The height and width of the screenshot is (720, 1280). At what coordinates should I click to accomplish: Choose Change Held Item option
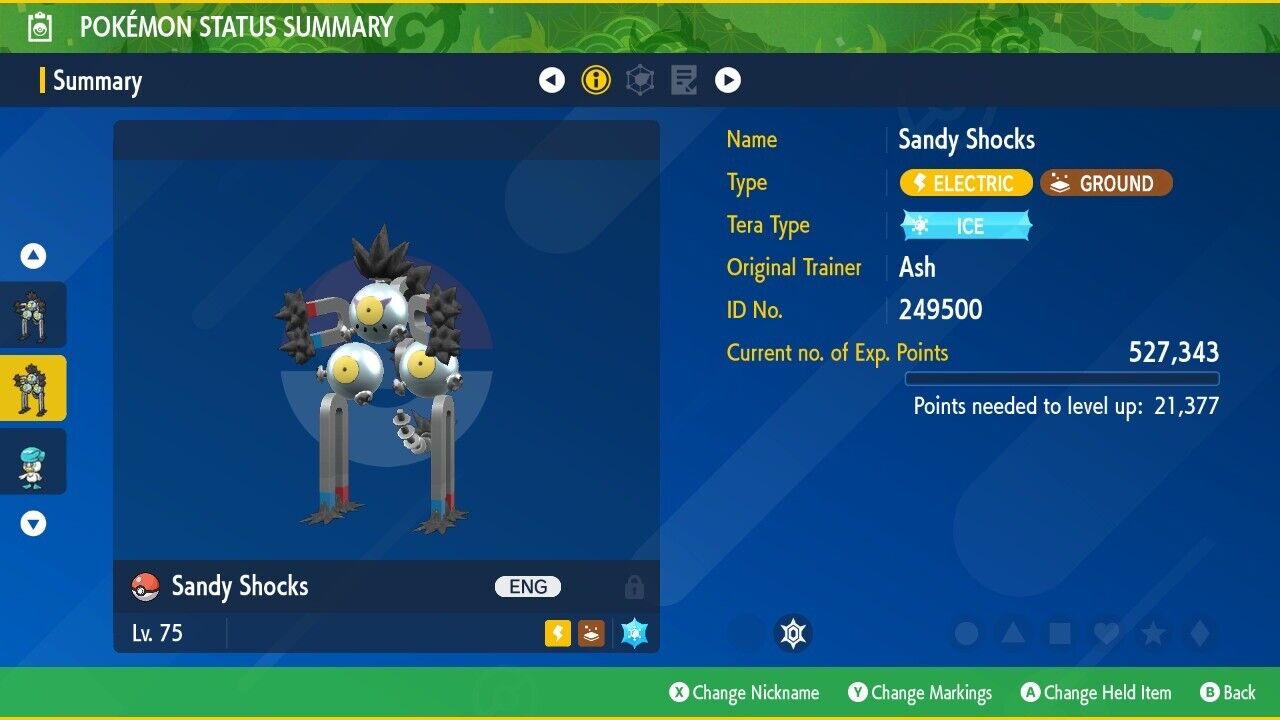tap(1095, 693)
